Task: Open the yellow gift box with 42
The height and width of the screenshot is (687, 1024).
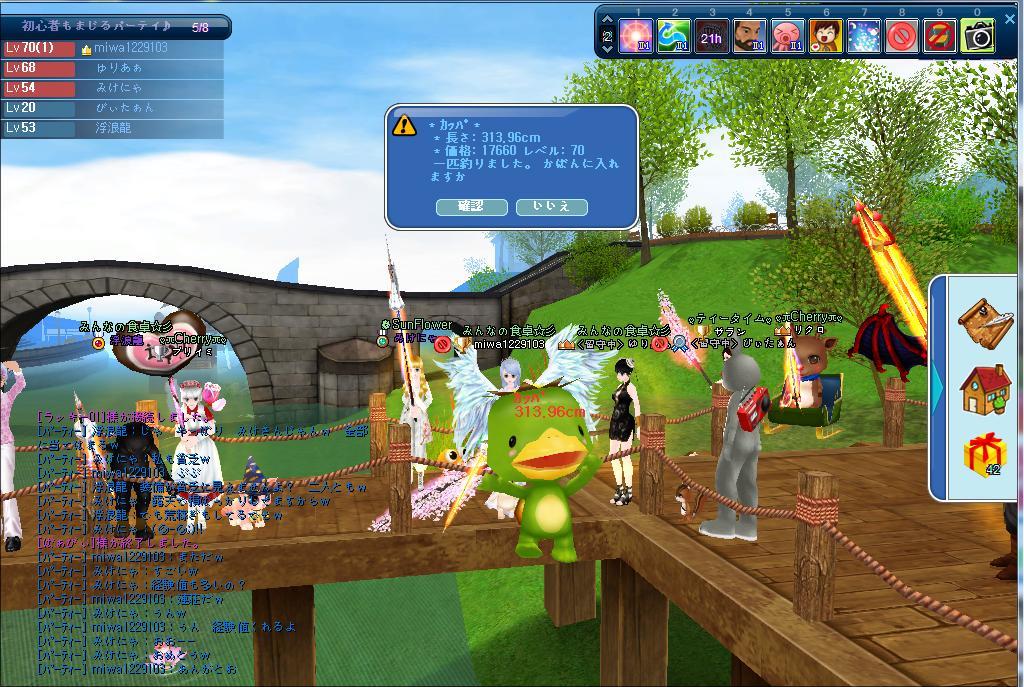Action: (984, 455)
